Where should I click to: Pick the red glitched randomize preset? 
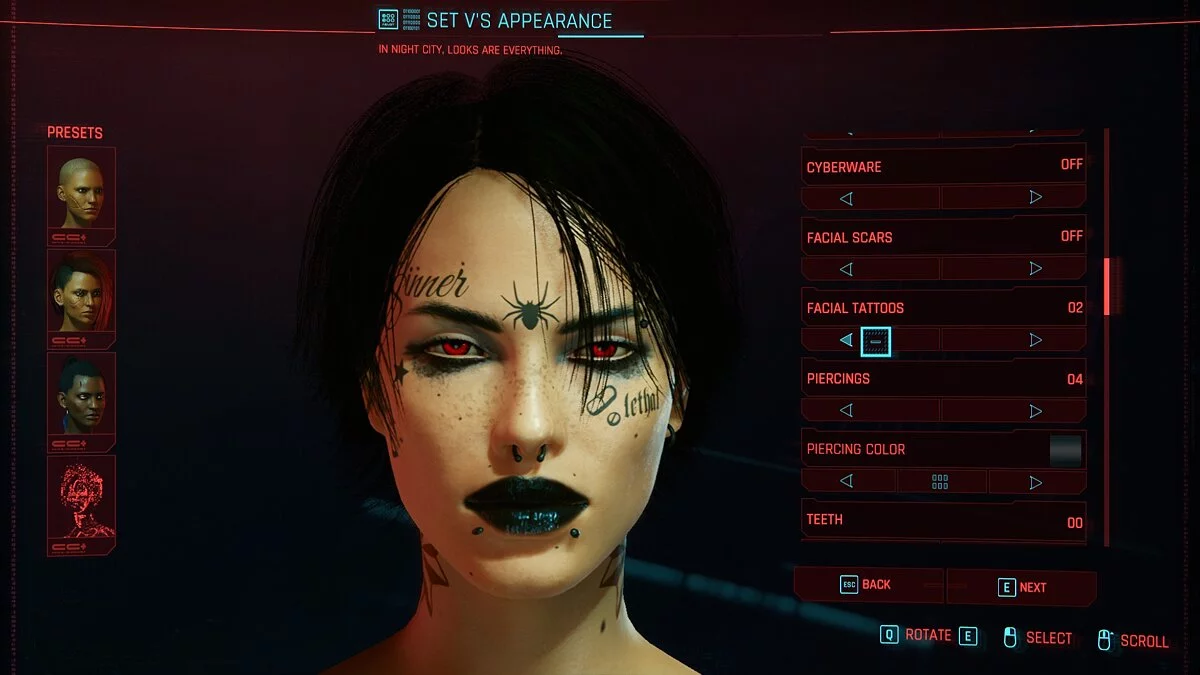click(x=81, y=497)
